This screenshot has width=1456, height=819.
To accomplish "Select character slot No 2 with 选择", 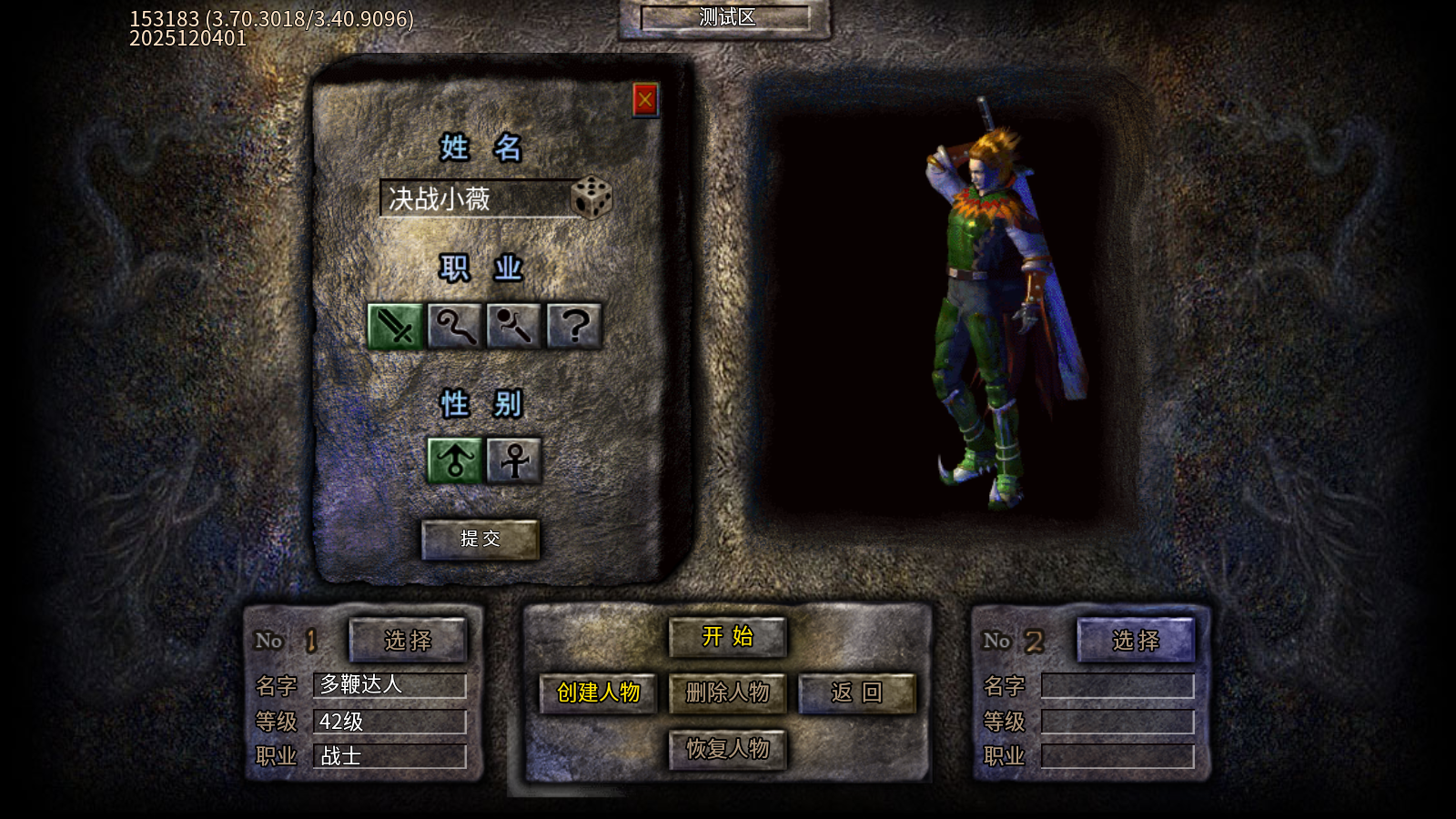I will click(x=1136, y=641).
